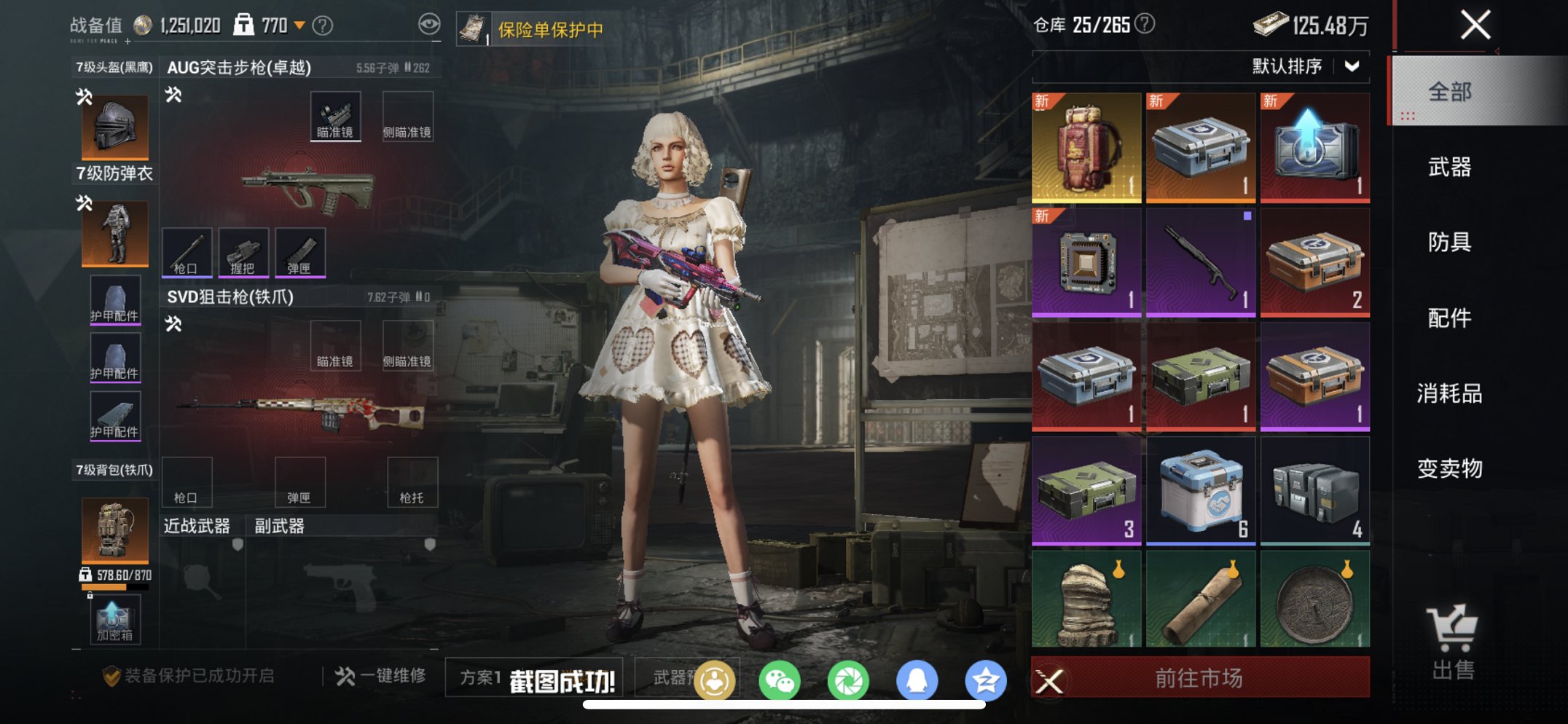Switch to the 武器 category tab
Screen dimensions: 1568x724
(x=1448, y=168)
